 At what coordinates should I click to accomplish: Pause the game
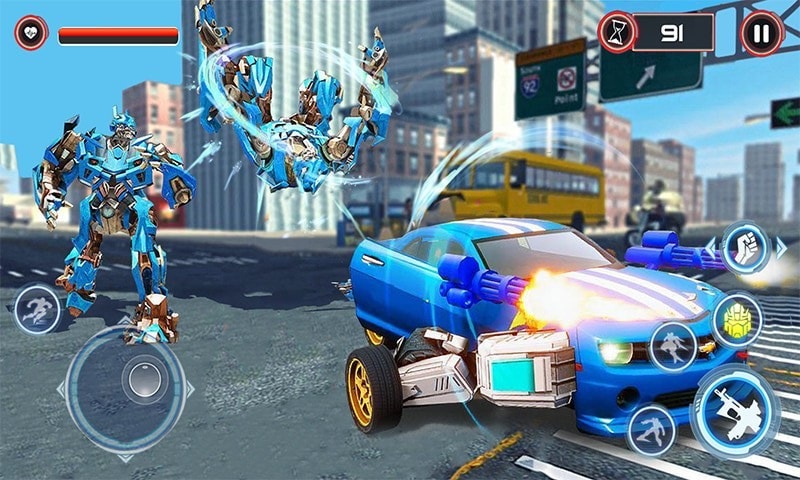(762, 33)
